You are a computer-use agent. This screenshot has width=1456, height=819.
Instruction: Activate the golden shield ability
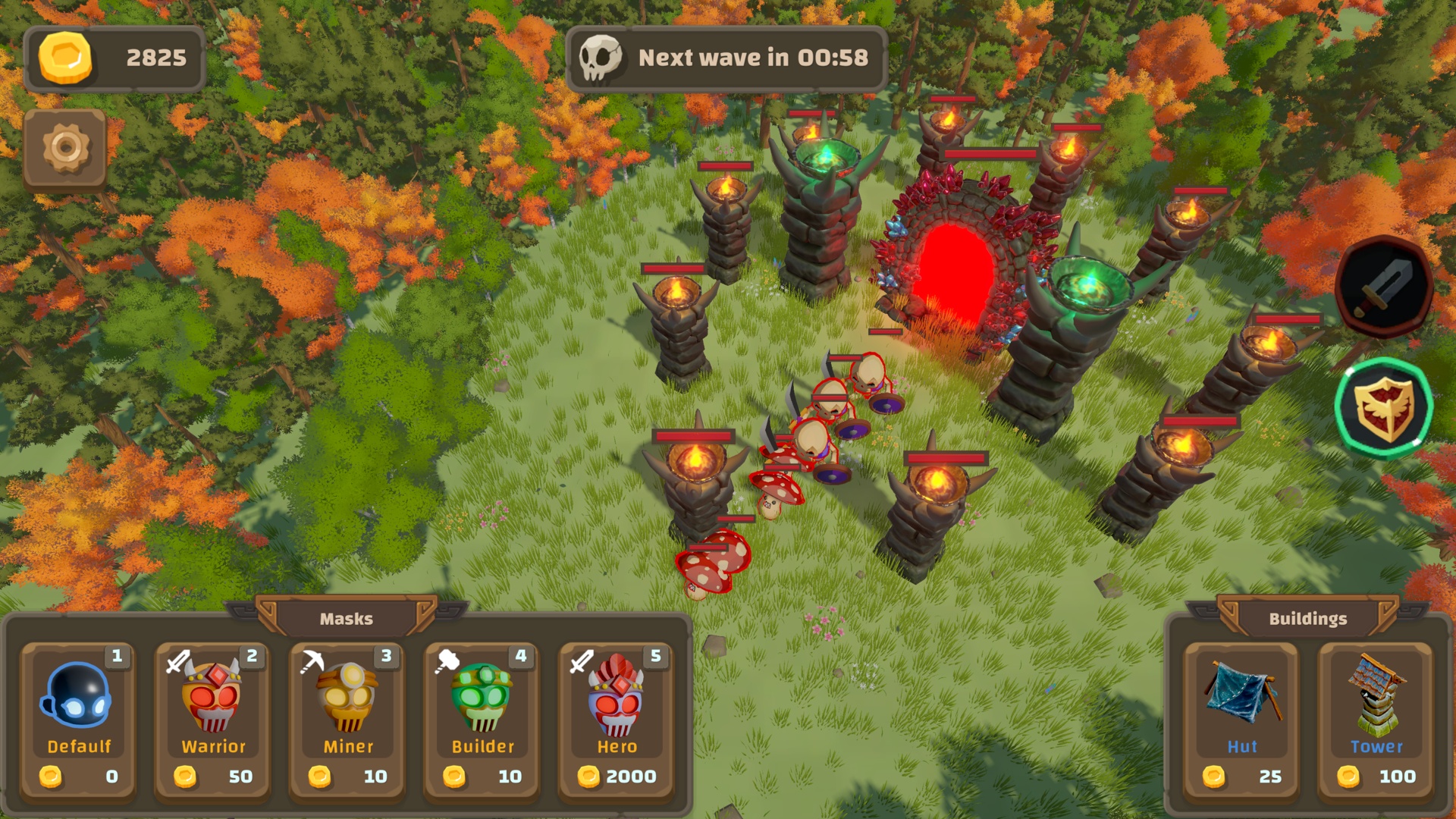1383,407
